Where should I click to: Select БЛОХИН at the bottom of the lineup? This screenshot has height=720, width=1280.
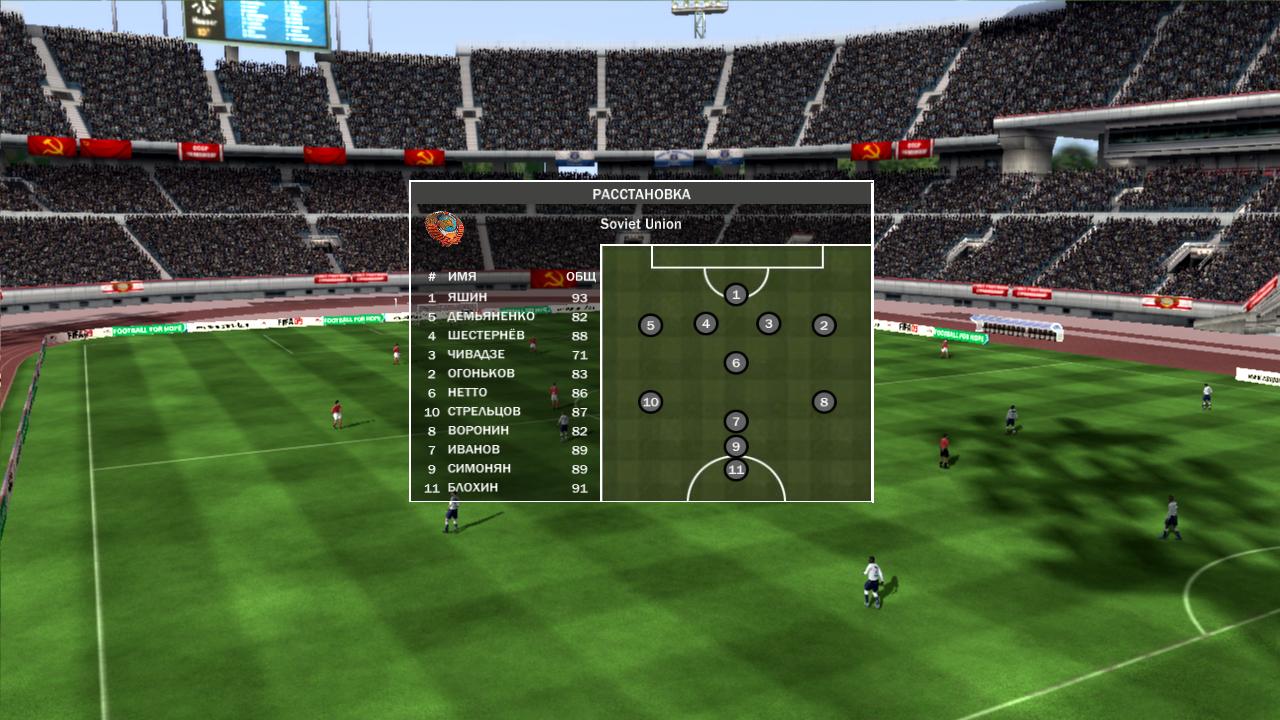(505, 488)
